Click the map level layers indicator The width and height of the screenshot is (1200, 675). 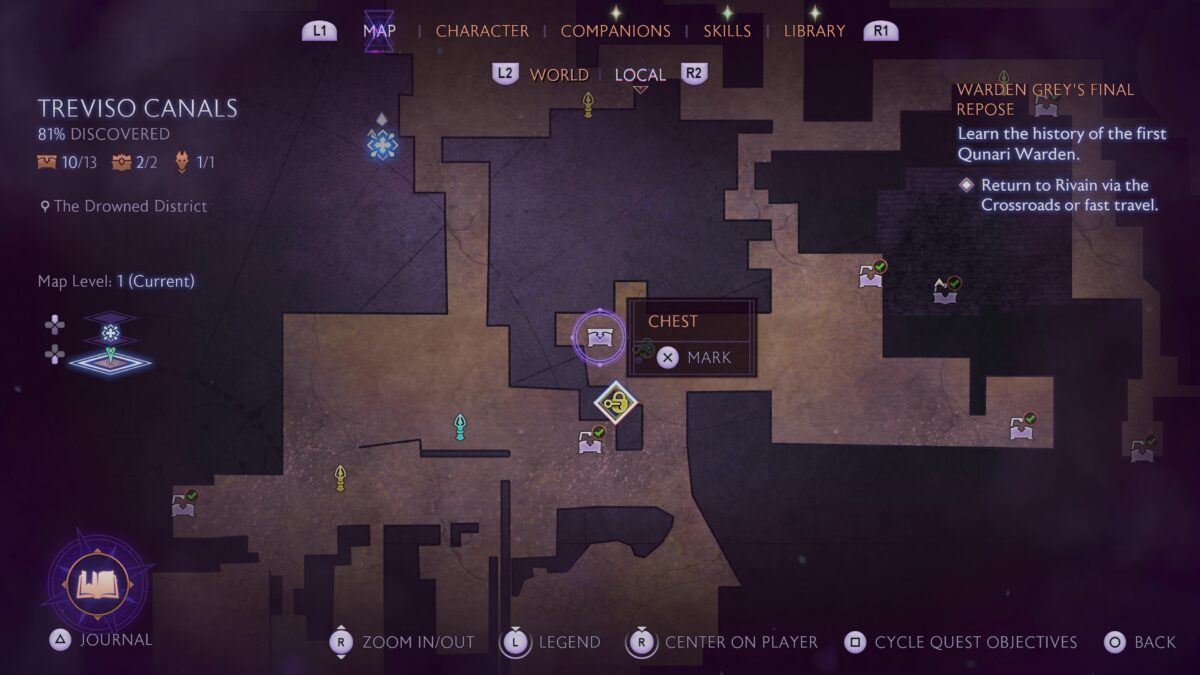coord(110,342)
